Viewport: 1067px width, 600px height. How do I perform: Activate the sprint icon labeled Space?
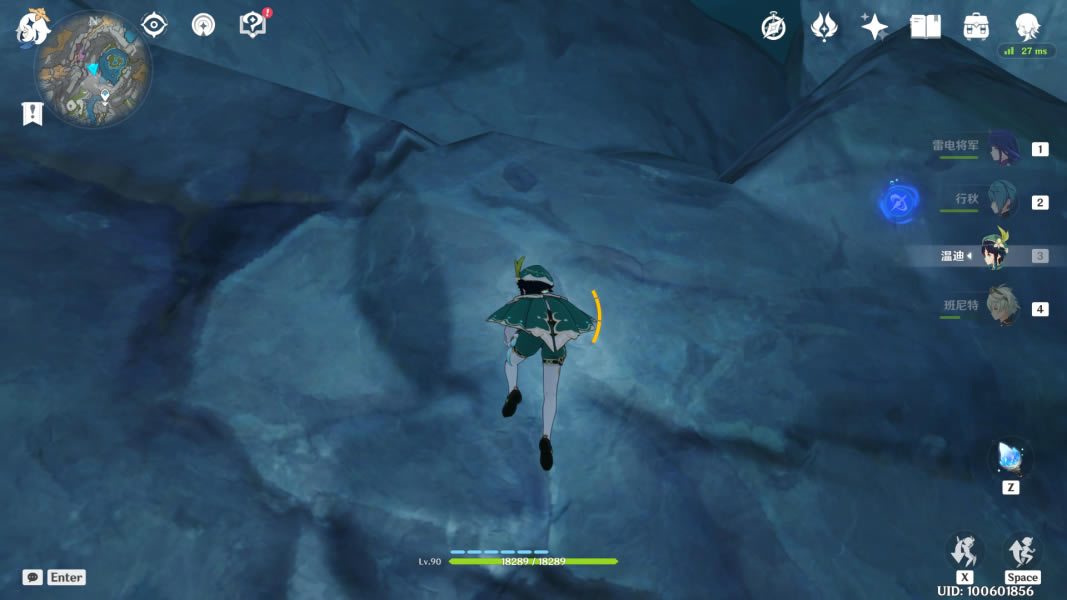(x=1022, y=551)
